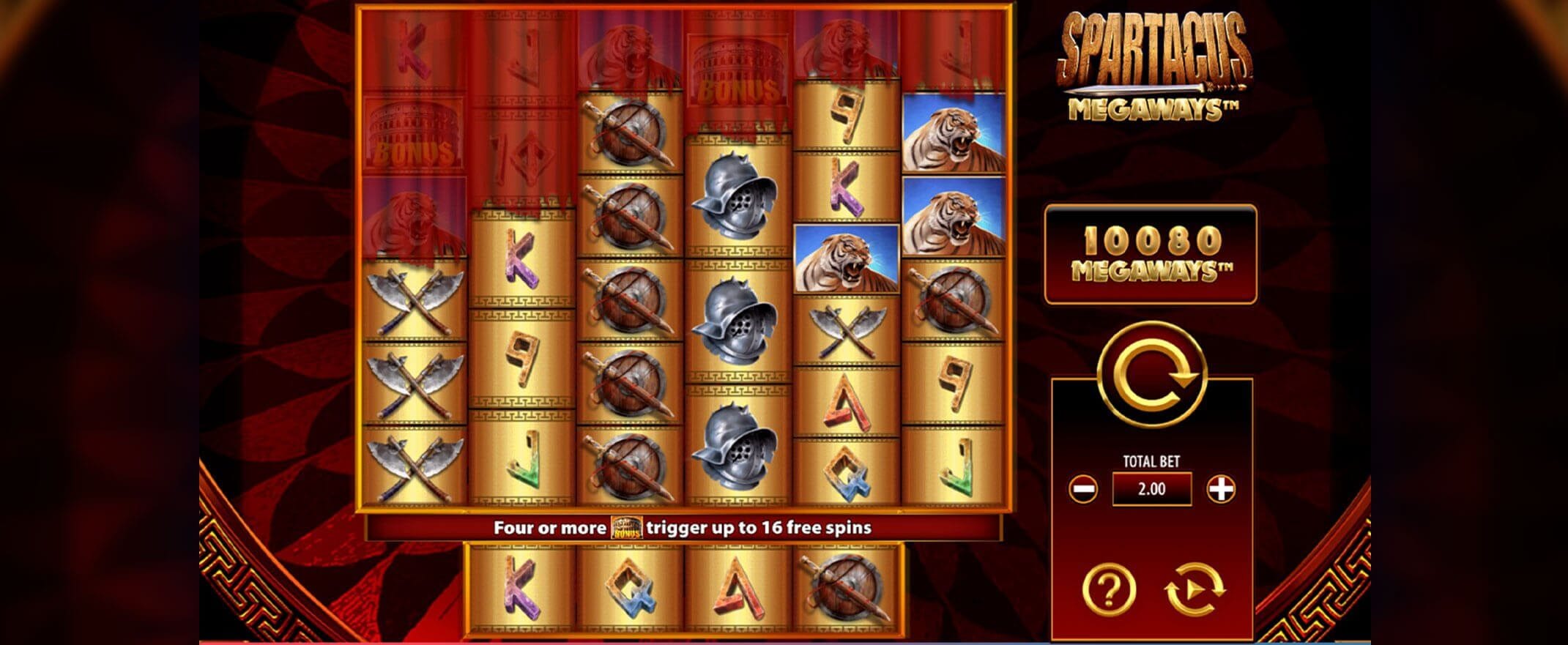Spin the reels with the golden arrow button
The width and height of the screenshot is (1568, 645).
click(x=1151, y=375)
